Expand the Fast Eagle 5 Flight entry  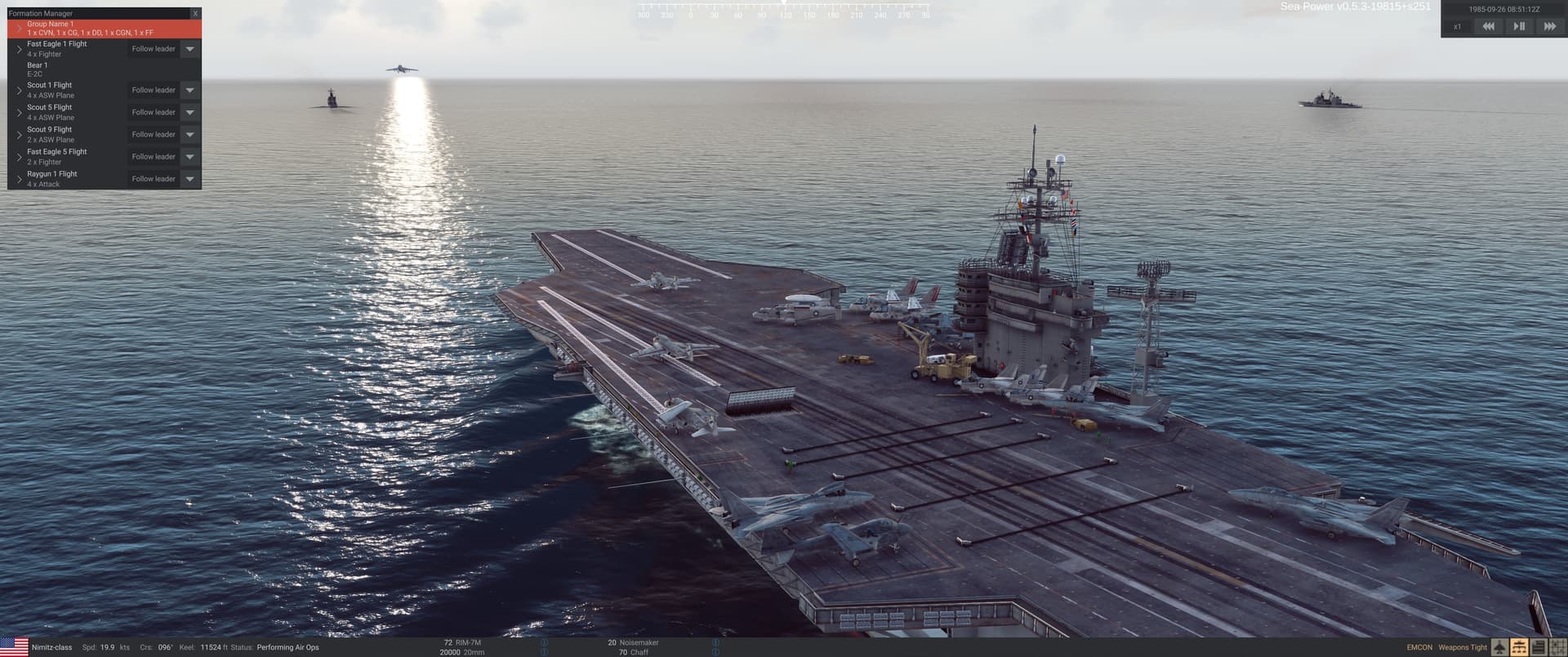[20, 156]
